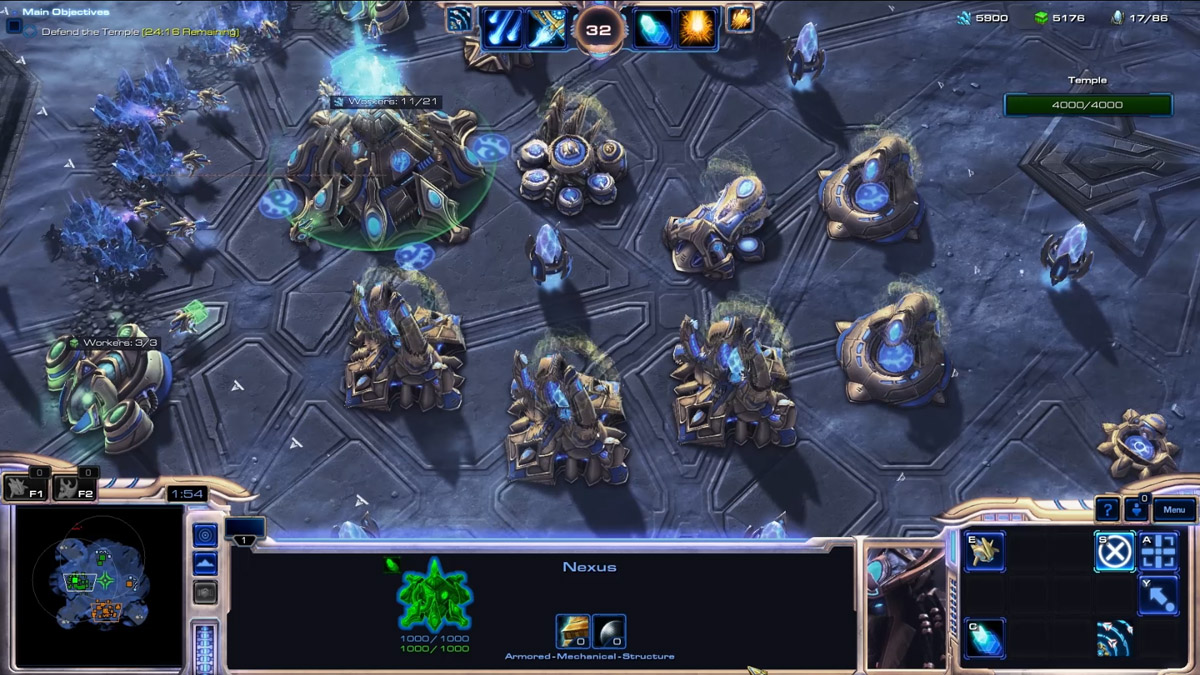
Task: Select control group 1 tab
Action: click(x=245, y=530)
